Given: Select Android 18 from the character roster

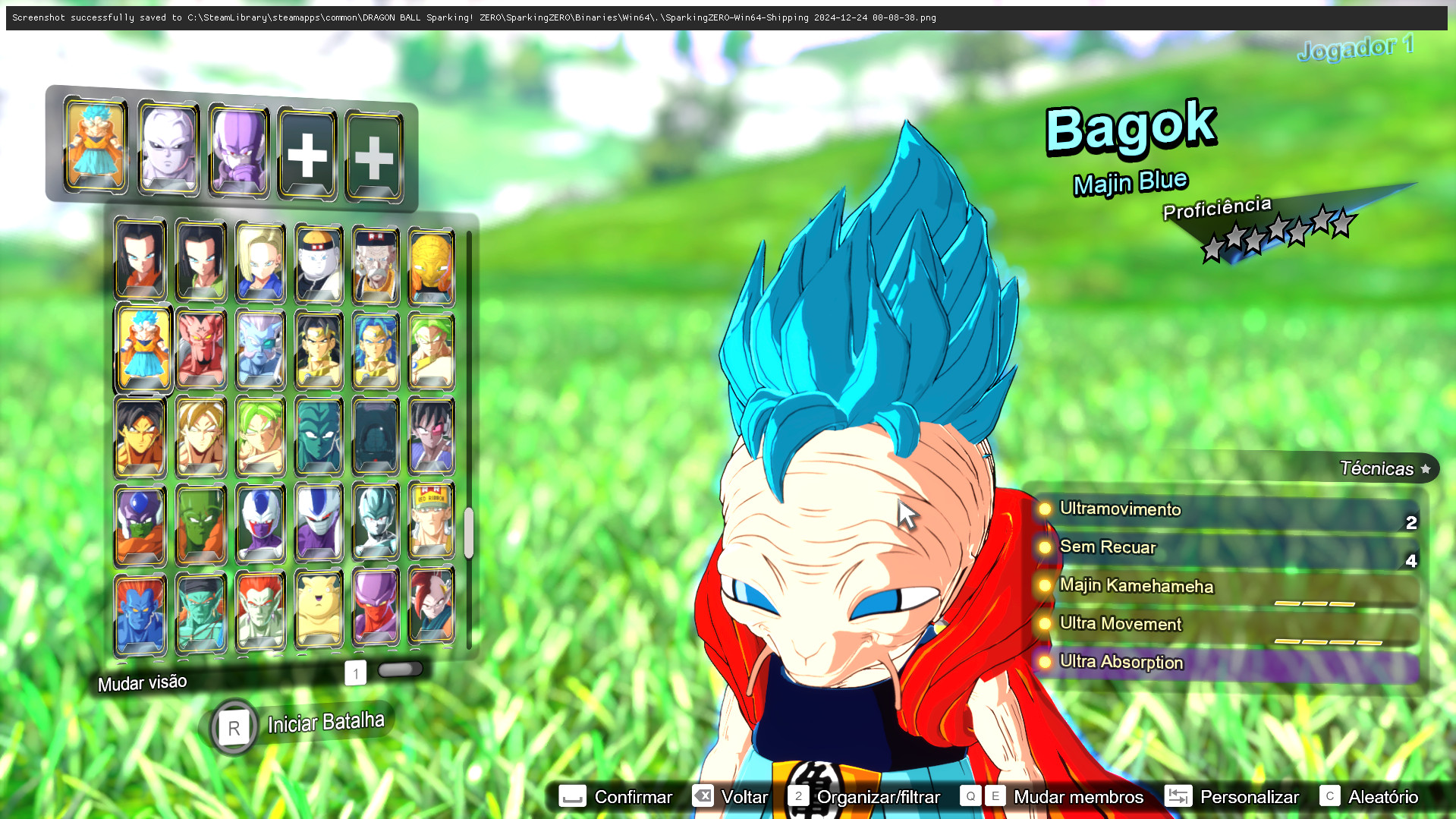Looking at the screenshot, I should [x=260, y=262].
